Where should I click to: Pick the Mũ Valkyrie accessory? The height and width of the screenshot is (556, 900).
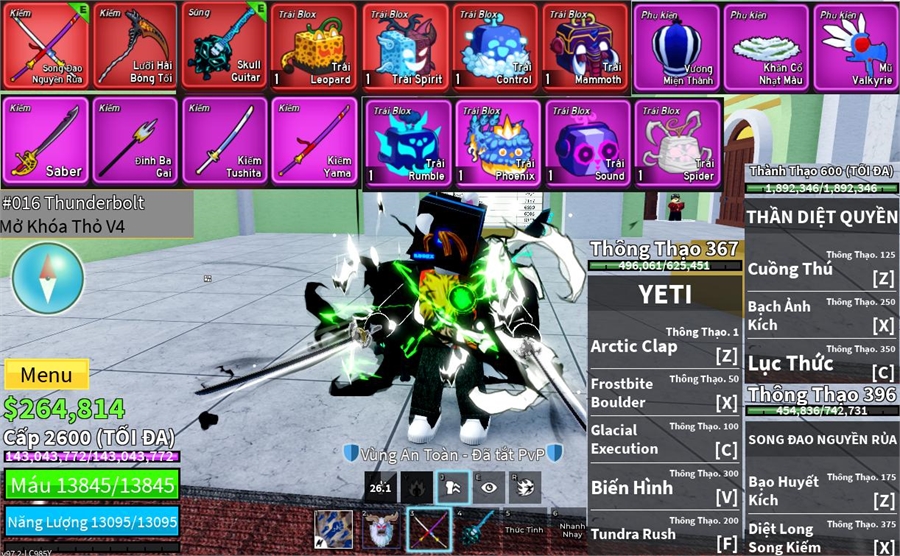[857, 46]
